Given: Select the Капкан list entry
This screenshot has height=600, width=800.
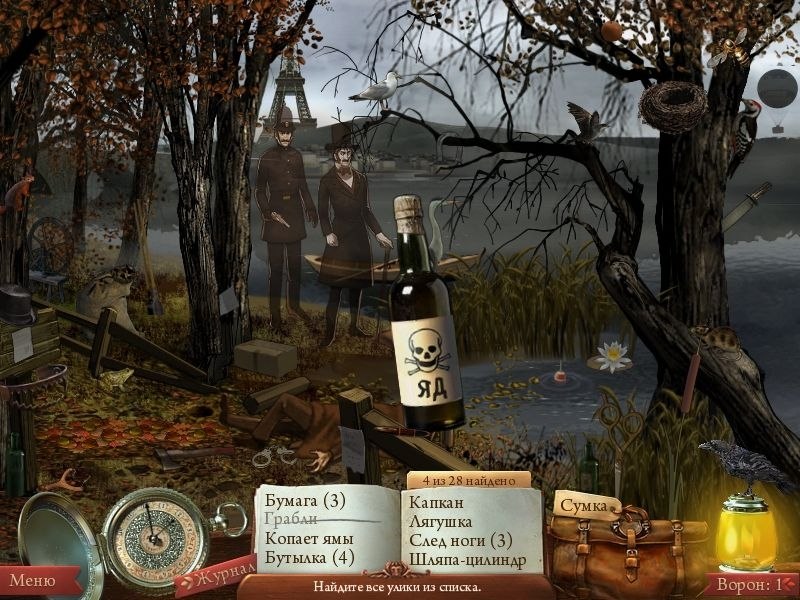Looking at the screenshot, I should coord(437,502).
